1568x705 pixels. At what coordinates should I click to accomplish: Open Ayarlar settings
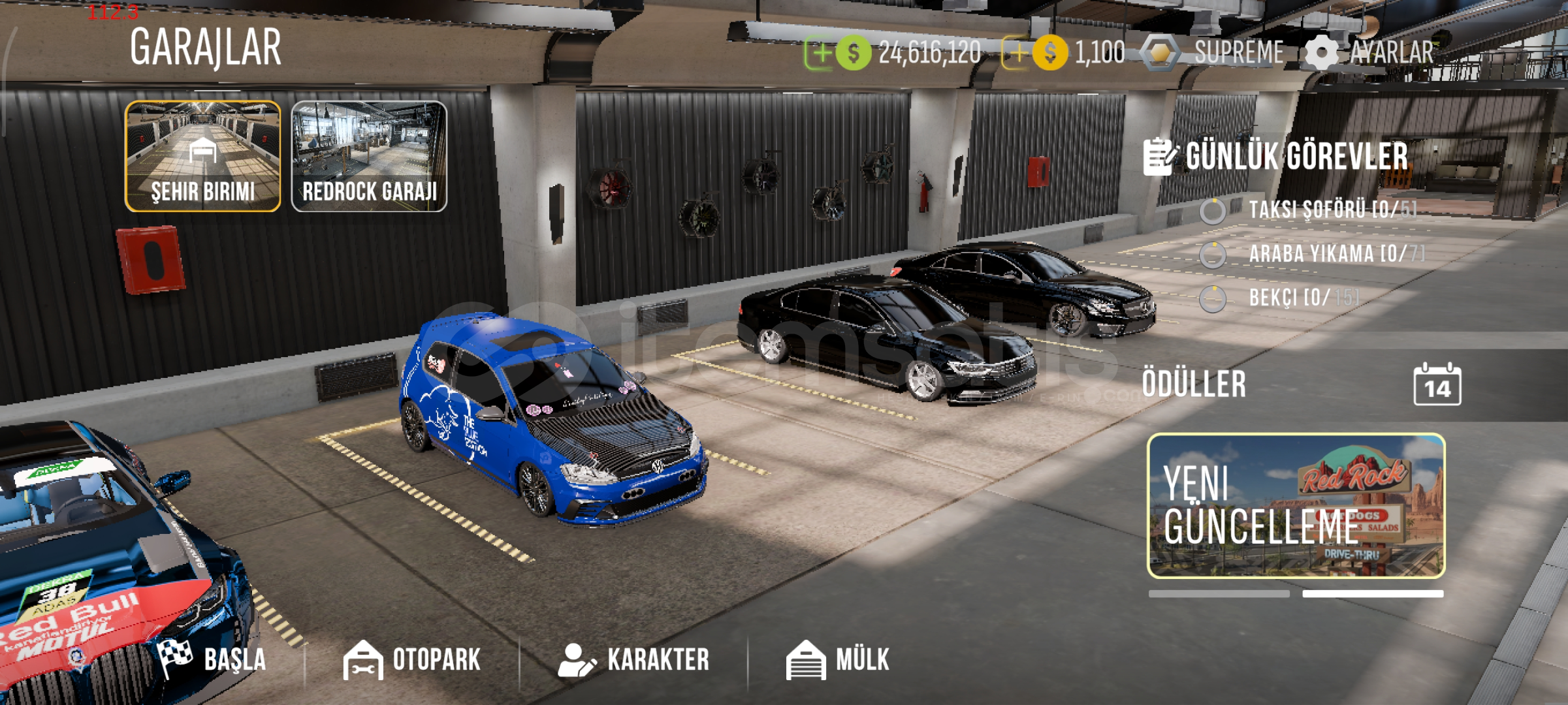[1370, 53]
